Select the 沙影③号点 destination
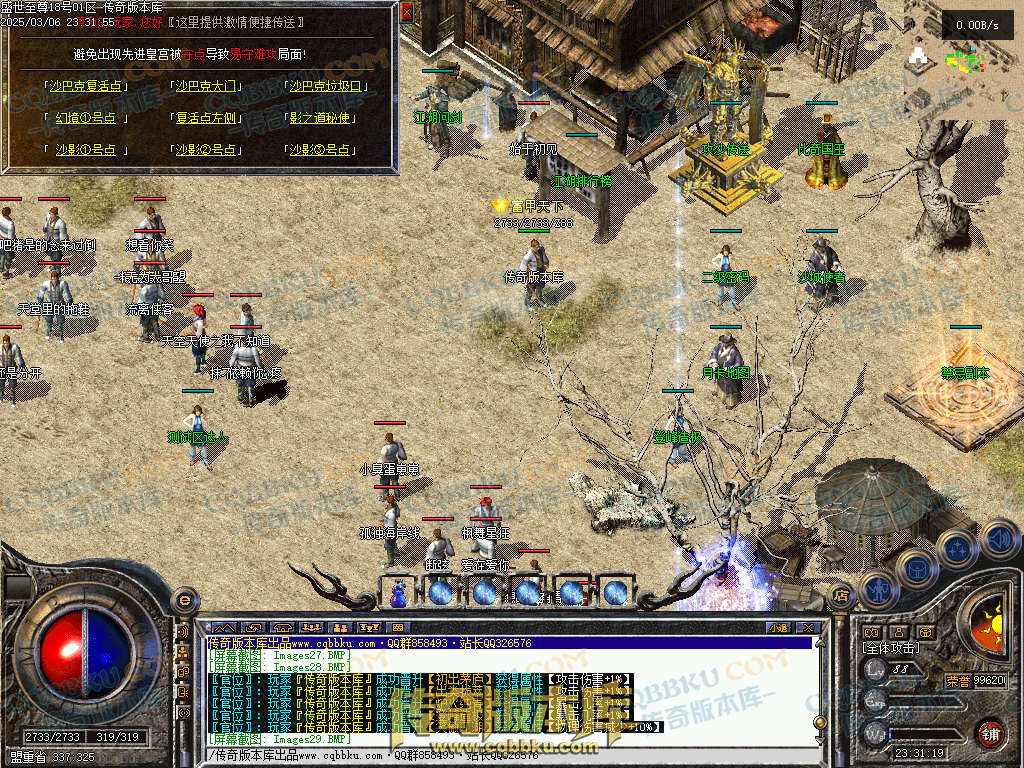 point(320,150)
